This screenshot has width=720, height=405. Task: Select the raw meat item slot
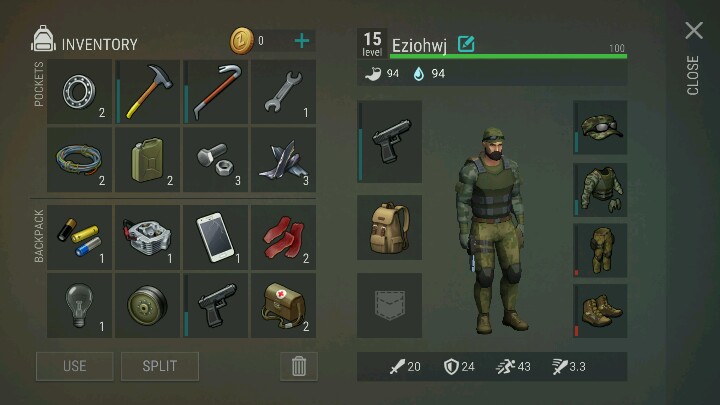coord(283,237)
